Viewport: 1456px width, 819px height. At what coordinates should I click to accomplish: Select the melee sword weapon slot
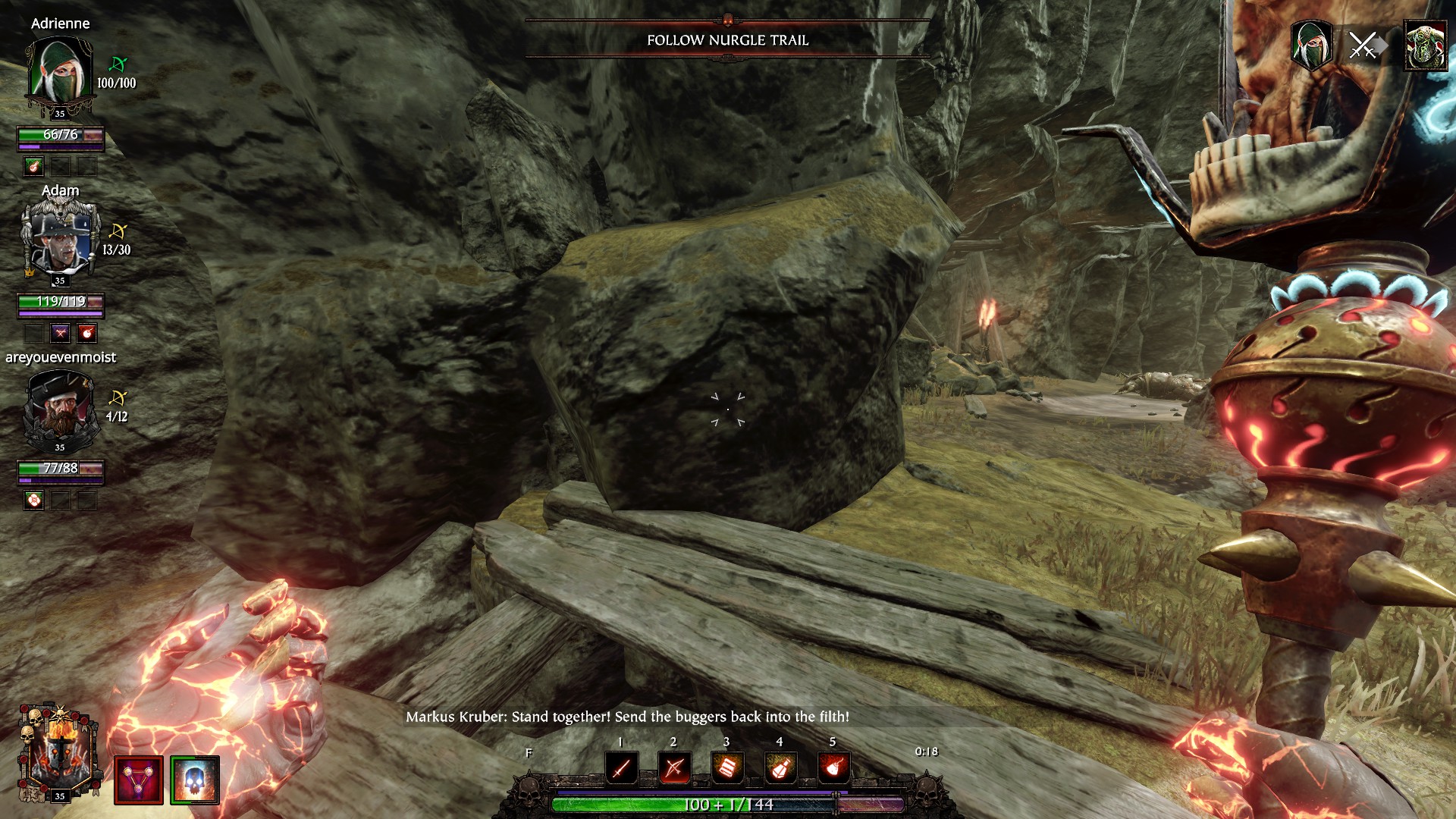(621, 769)
